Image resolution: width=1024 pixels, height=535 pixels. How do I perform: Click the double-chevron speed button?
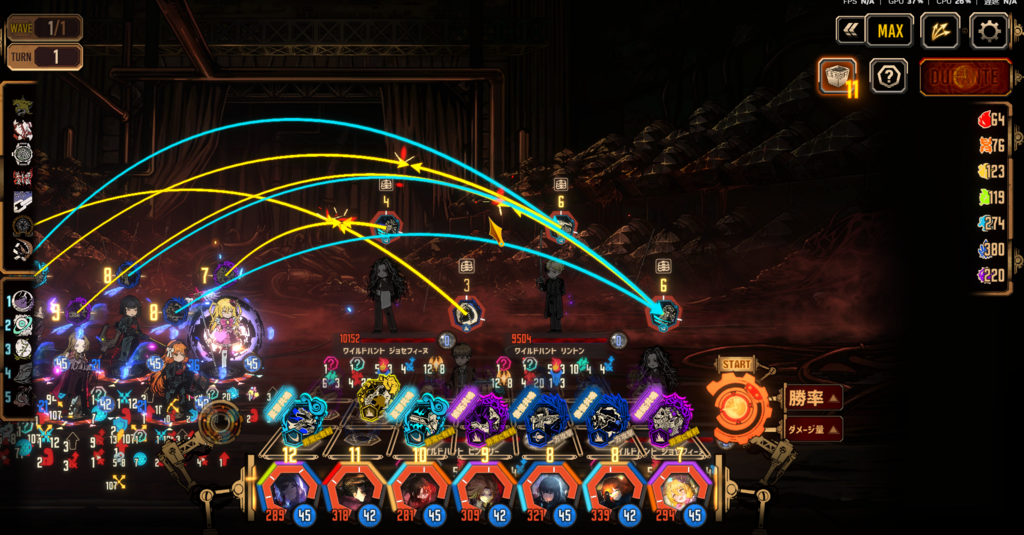pyautogui.click(x=850, y=31)
